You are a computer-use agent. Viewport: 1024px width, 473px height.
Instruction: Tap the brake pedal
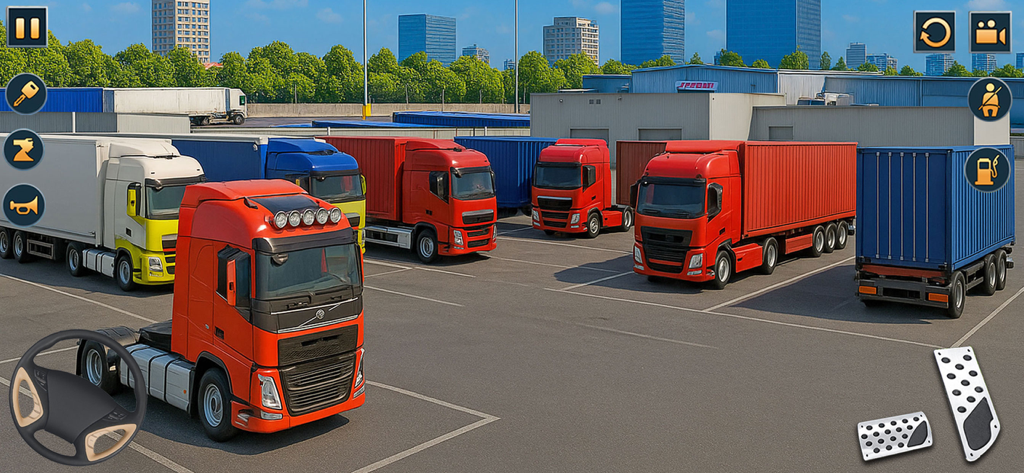click(894, 435)
